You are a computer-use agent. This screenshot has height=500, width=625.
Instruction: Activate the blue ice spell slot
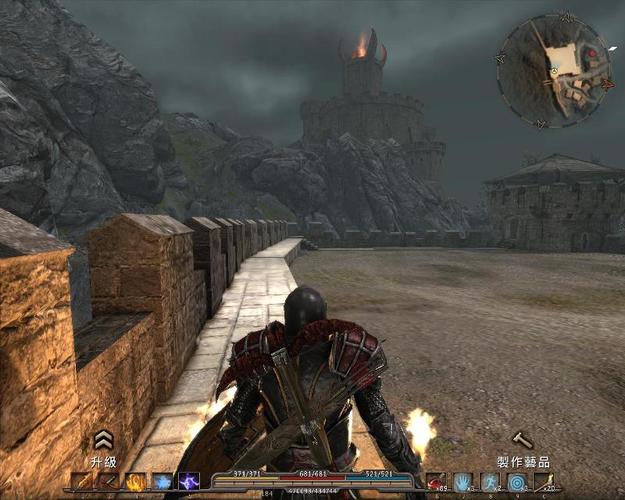[x=162, y=482]
